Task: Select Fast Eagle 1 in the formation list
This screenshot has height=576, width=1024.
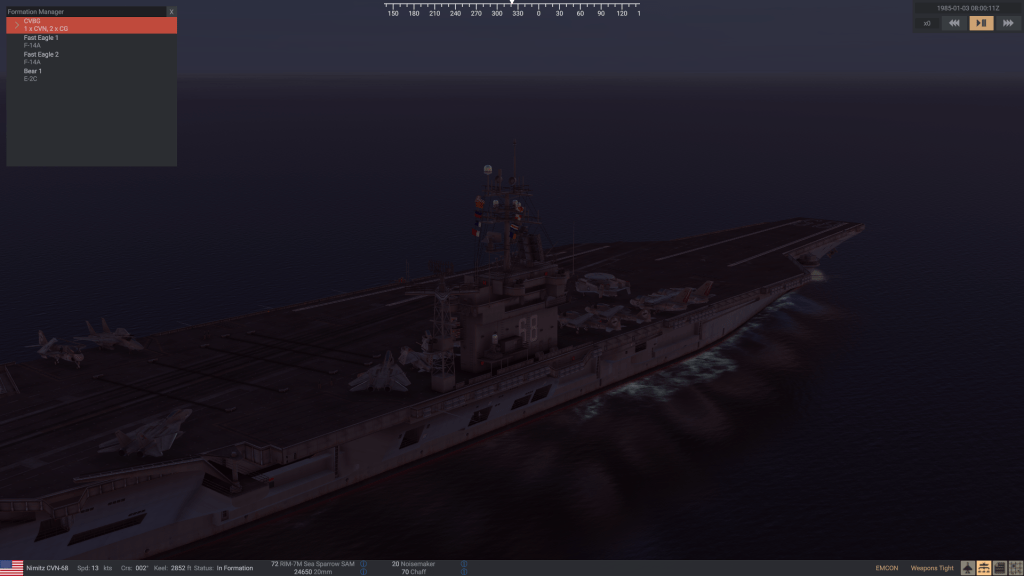Action: click(41, 41)
